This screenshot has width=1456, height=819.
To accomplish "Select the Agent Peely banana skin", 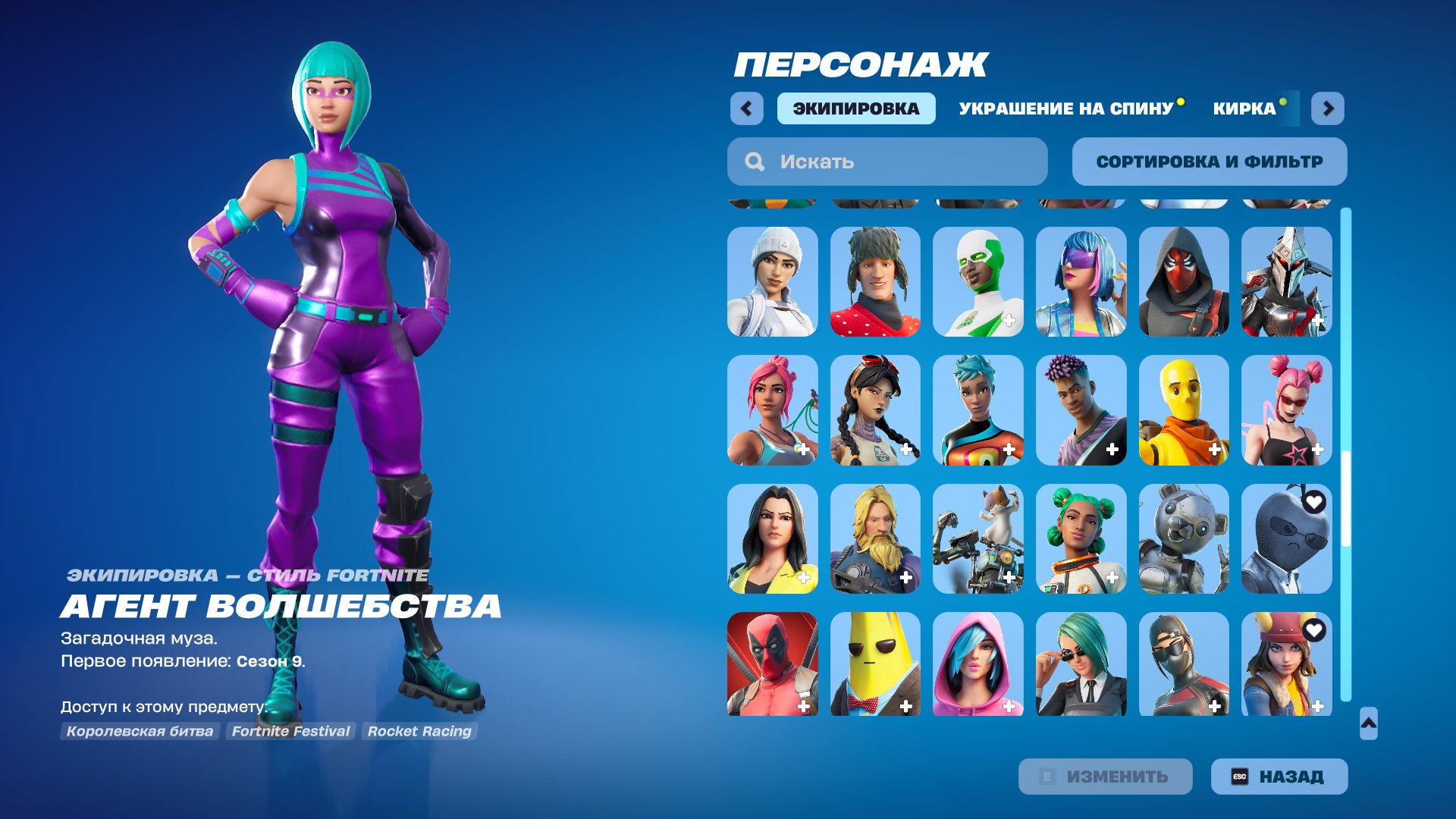I will (x=876, y=665).
